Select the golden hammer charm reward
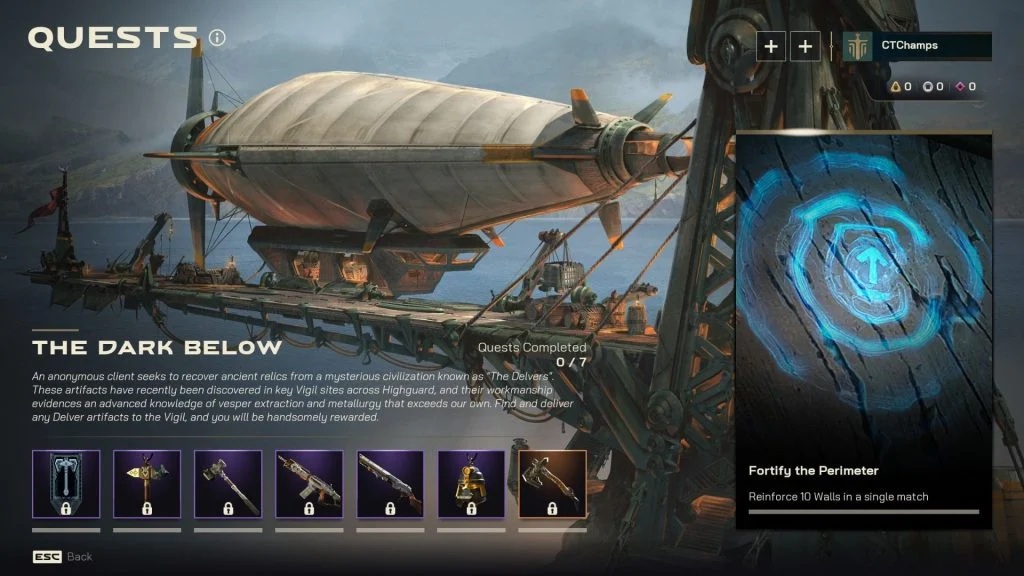This screenshot has height=576, width=1024. pyautogui.click(x=147, y=484)
